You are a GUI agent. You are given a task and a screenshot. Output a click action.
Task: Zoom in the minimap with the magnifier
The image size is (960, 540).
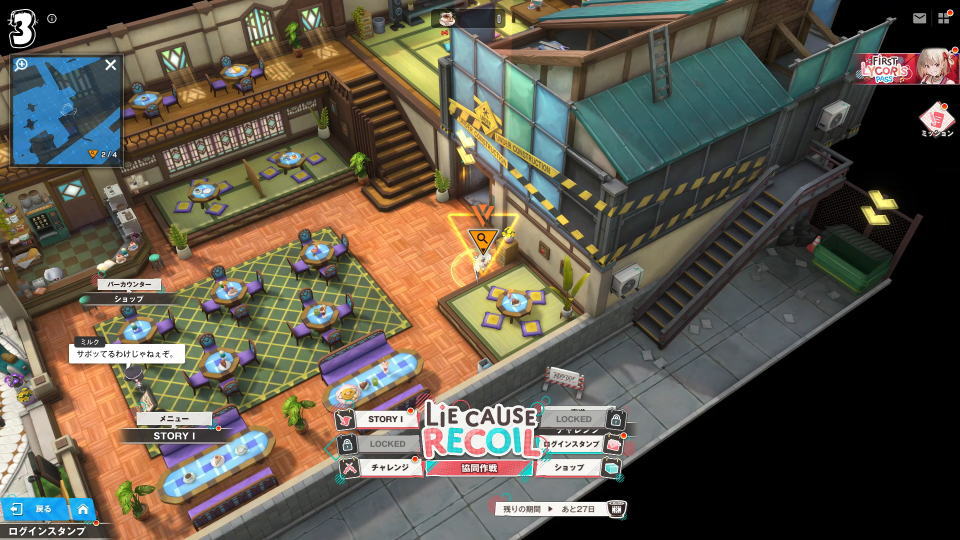21,65
